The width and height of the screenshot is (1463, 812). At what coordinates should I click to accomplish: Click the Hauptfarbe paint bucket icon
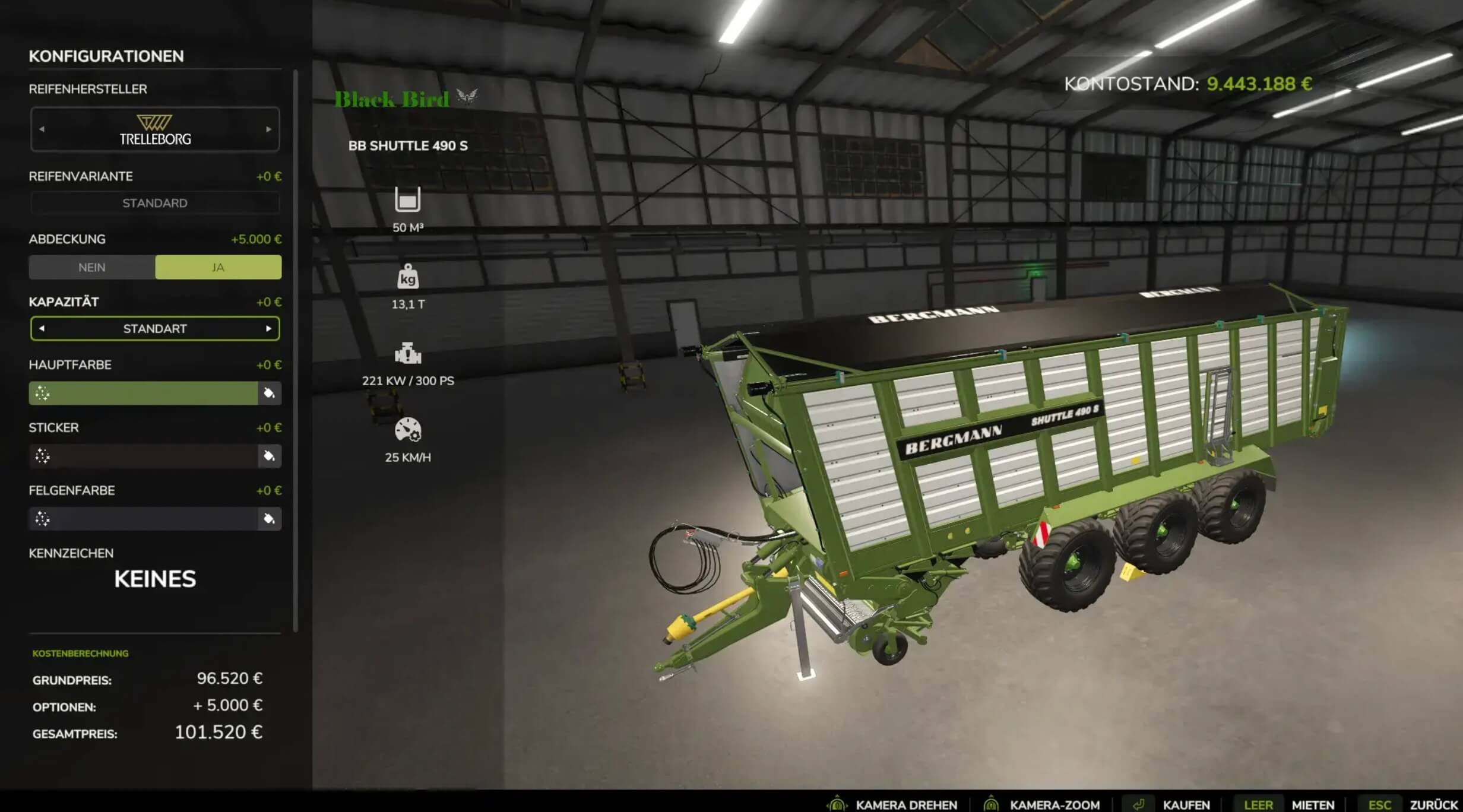pos(269,393)
